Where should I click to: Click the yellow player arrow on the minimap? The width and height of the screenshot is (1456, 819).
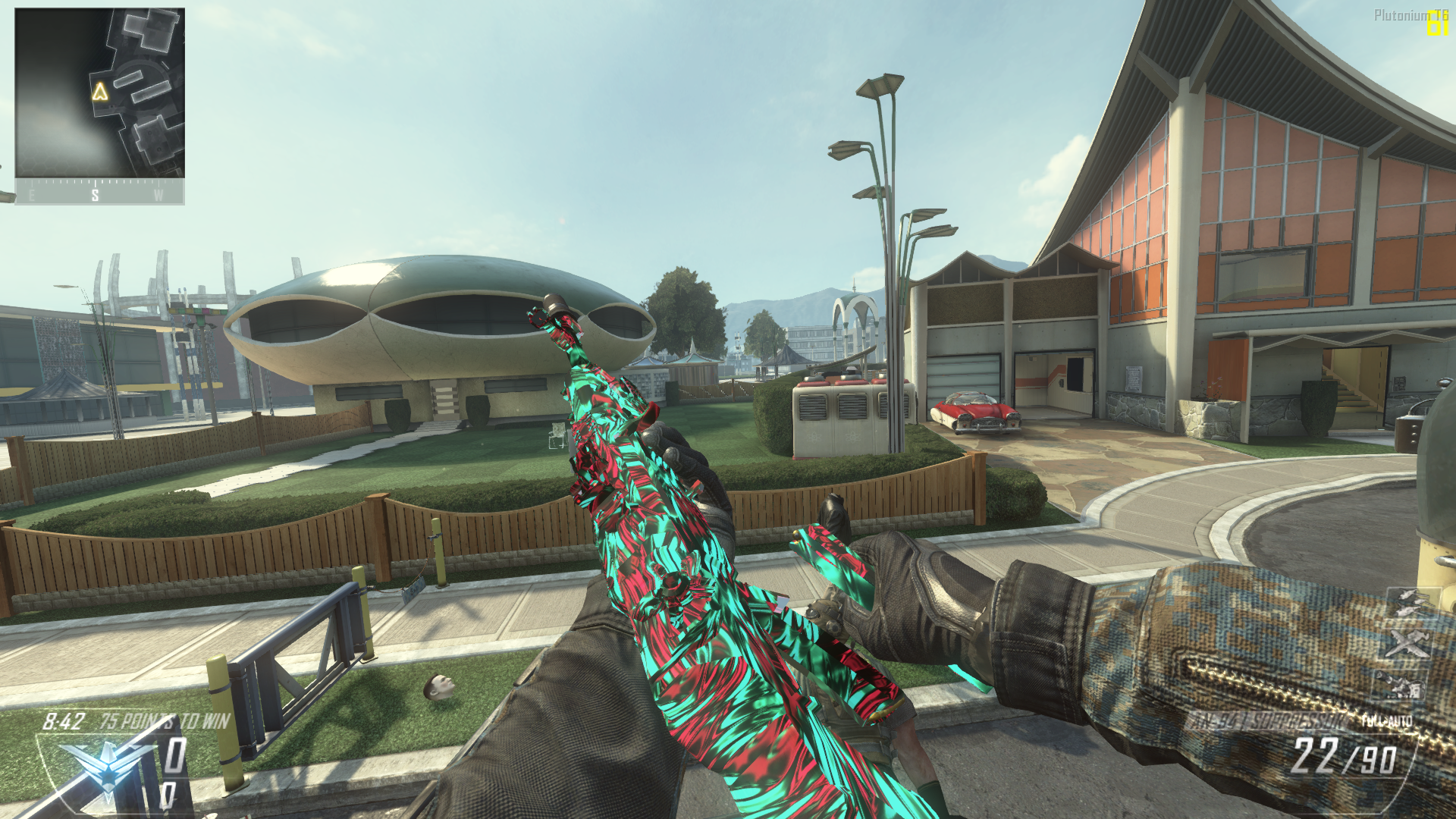[x=100, y=93]
